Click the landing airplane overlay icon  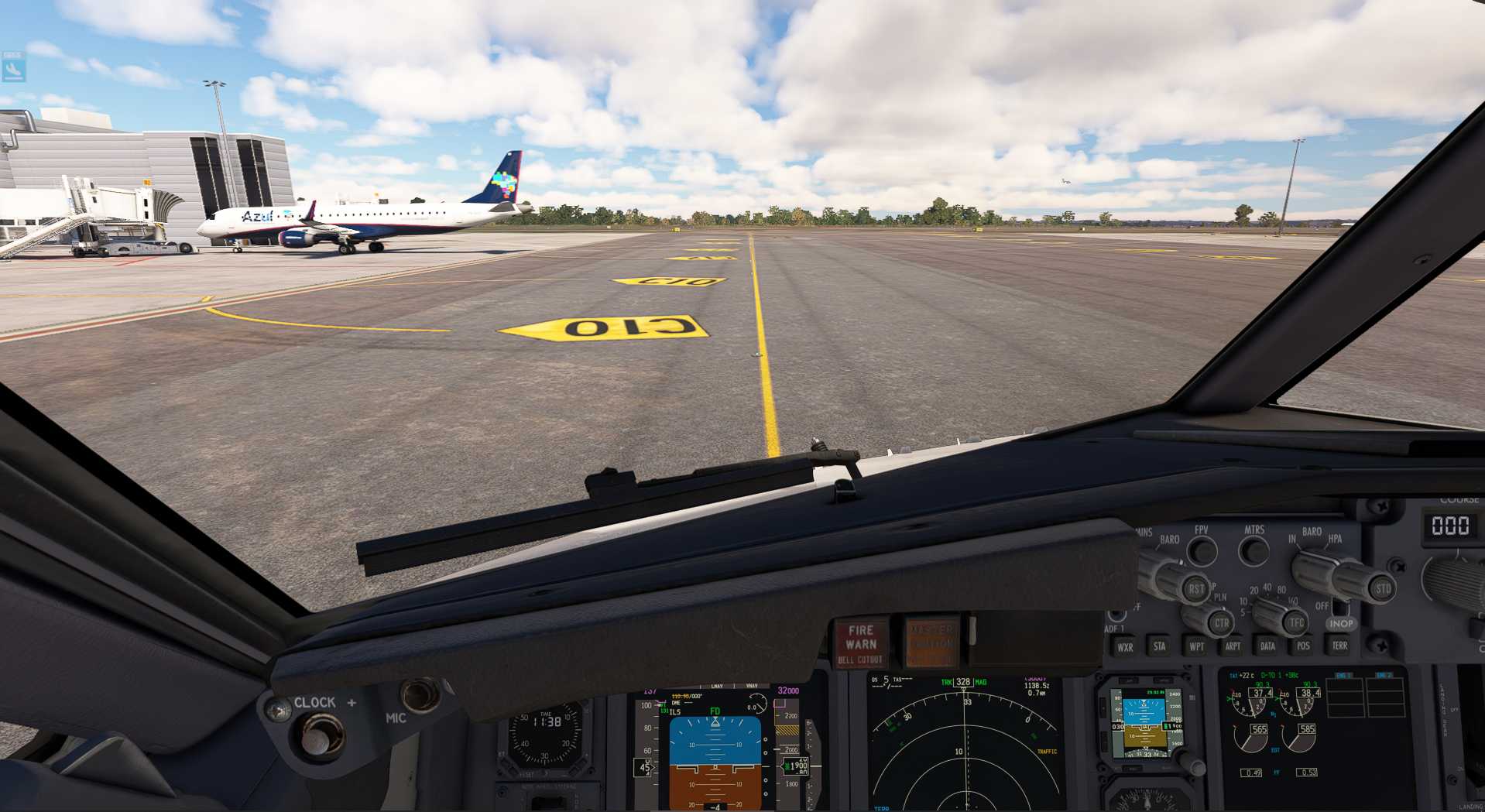[14, 70]
